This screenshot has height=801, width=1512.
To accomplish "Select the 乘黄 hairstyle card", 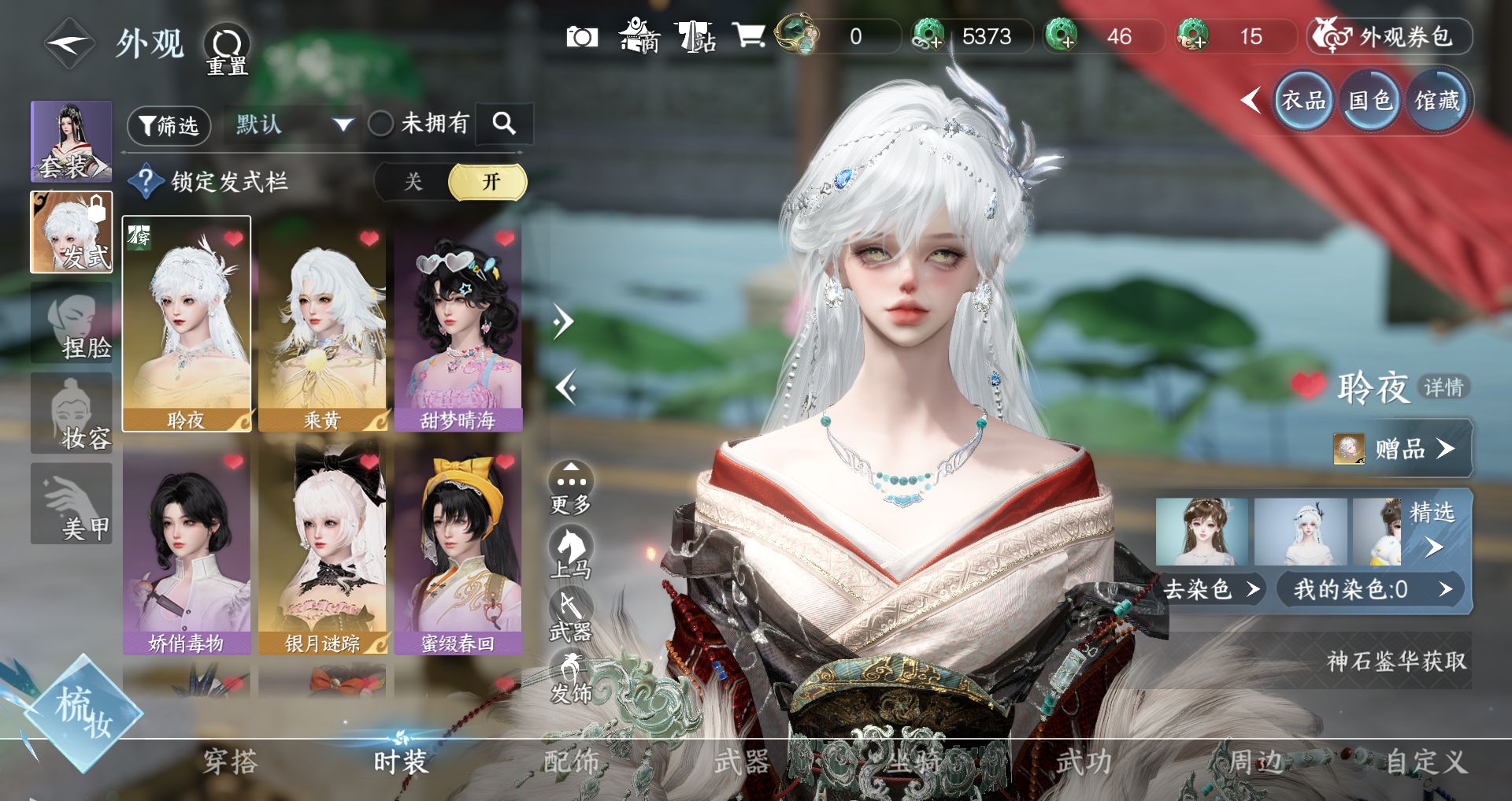I will coord(322,327).
